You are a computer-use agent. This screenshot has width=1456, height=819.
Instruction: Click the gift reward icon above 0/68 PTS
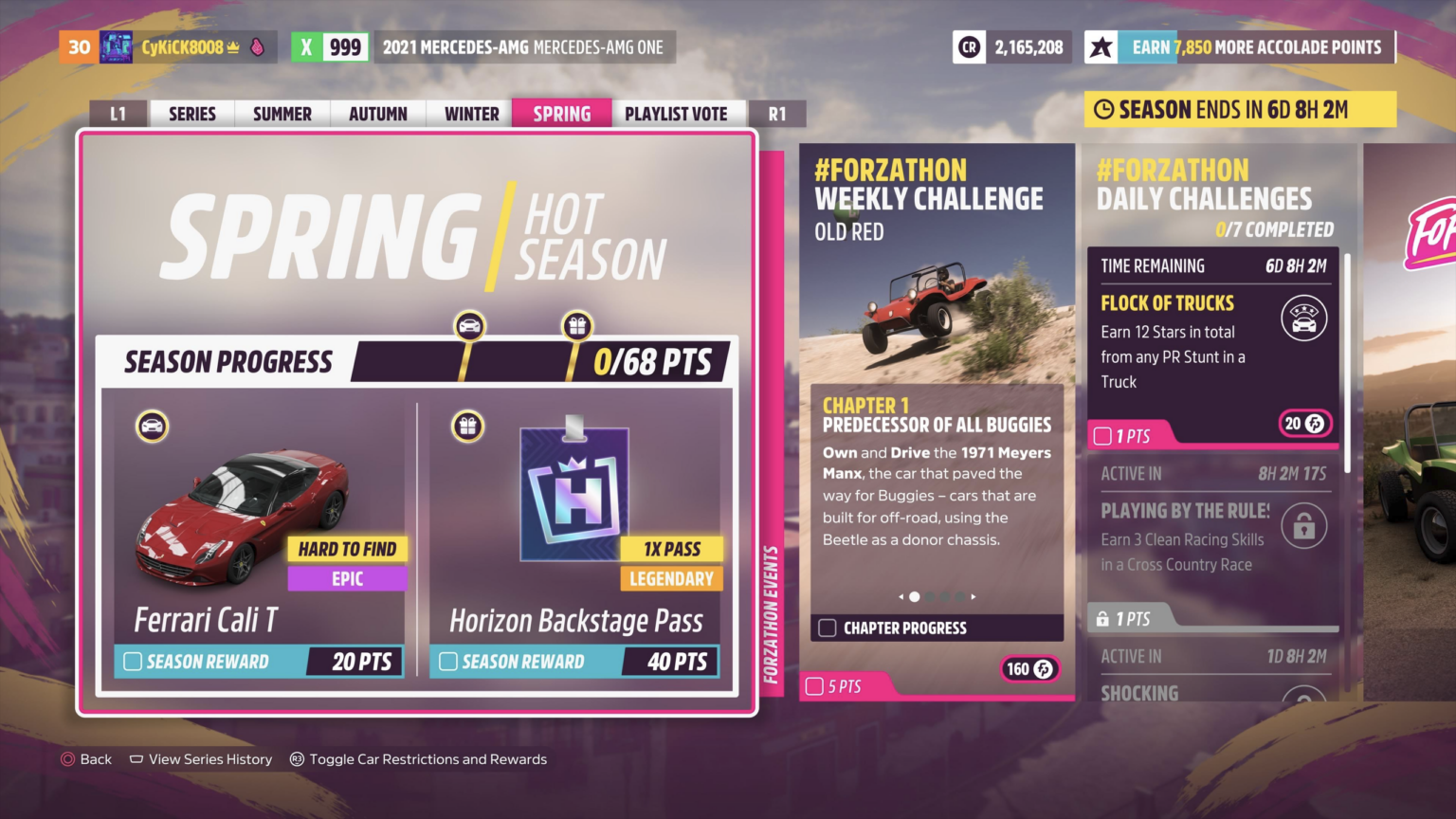click(576, 325)
